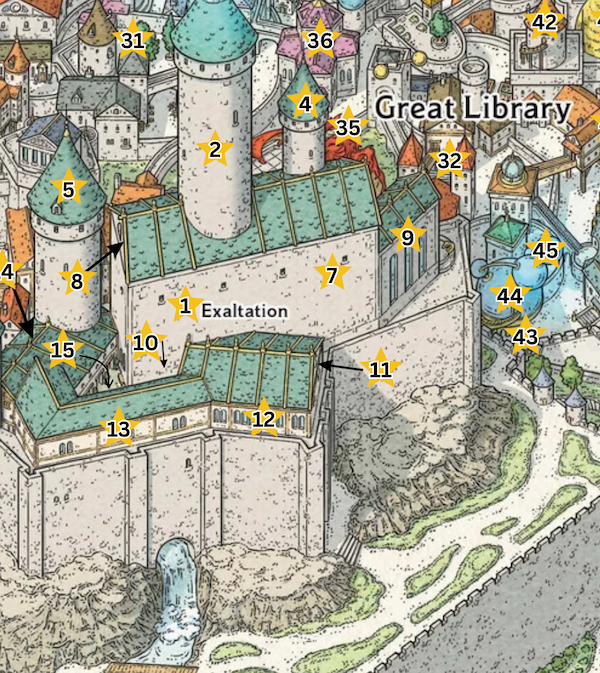Viewport: 600px width, 673px height.
Task: Click map marker 2 on the tall tower
Action: point(213,150)
